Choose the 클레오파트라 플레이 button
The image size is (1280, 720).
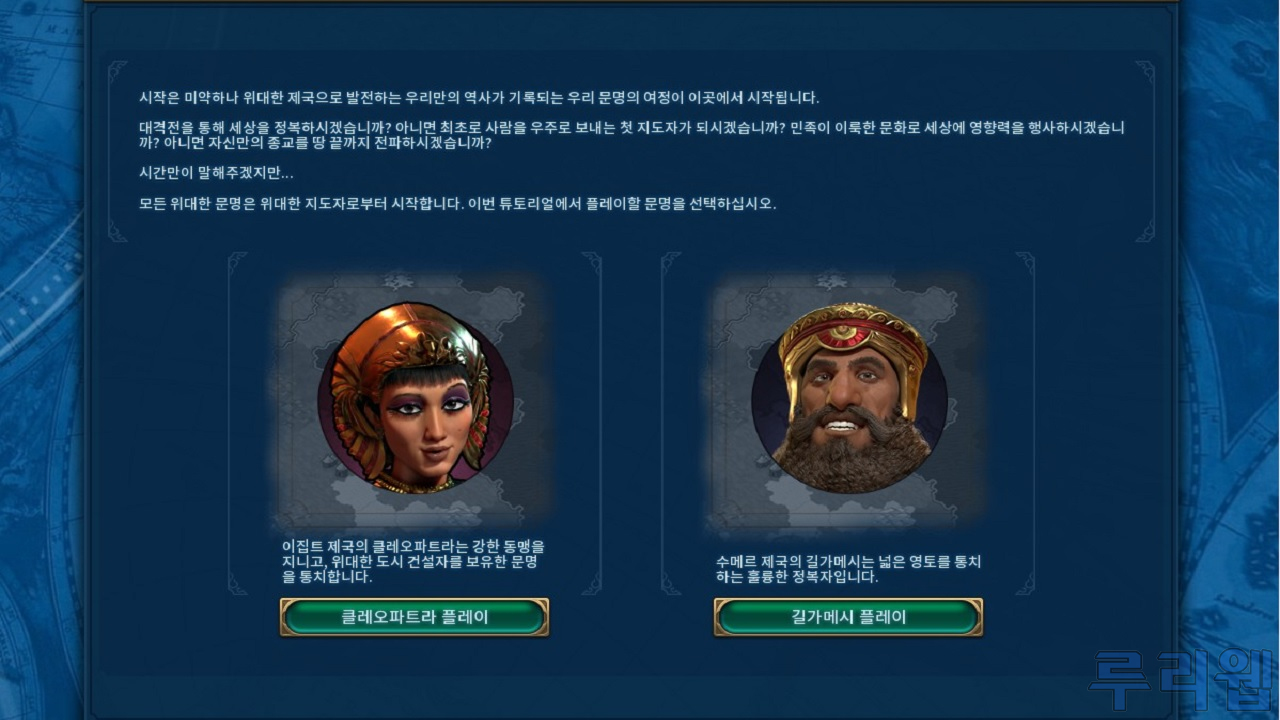point(414,617)
